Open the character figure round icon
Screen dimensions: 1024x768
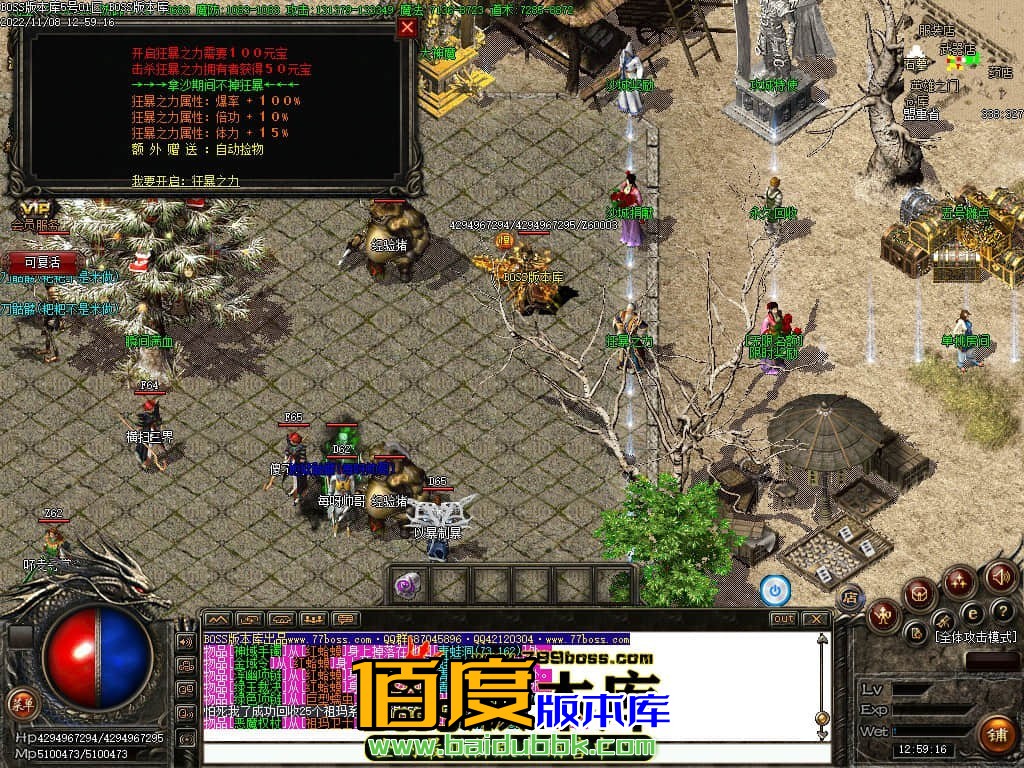tap(884, 615)
